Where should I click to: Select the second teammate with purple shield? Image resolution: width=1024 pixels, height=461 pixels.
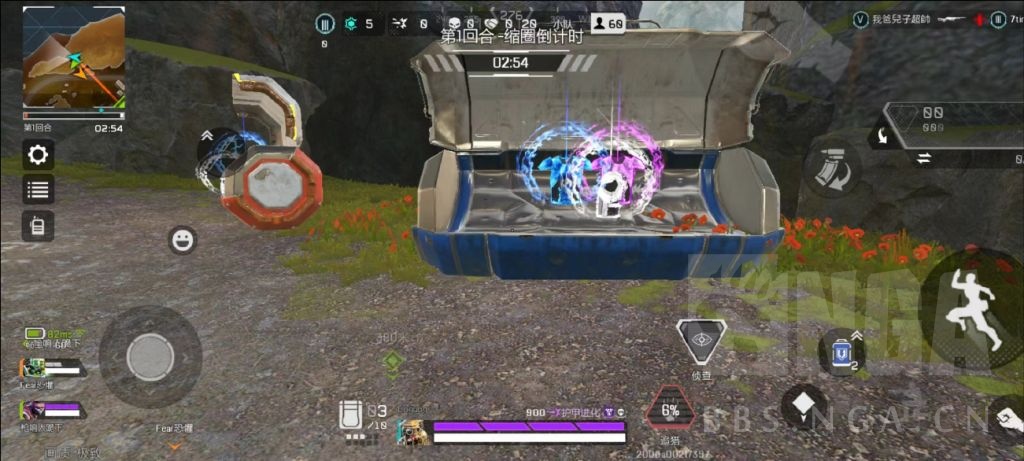[x=52, y=411]
